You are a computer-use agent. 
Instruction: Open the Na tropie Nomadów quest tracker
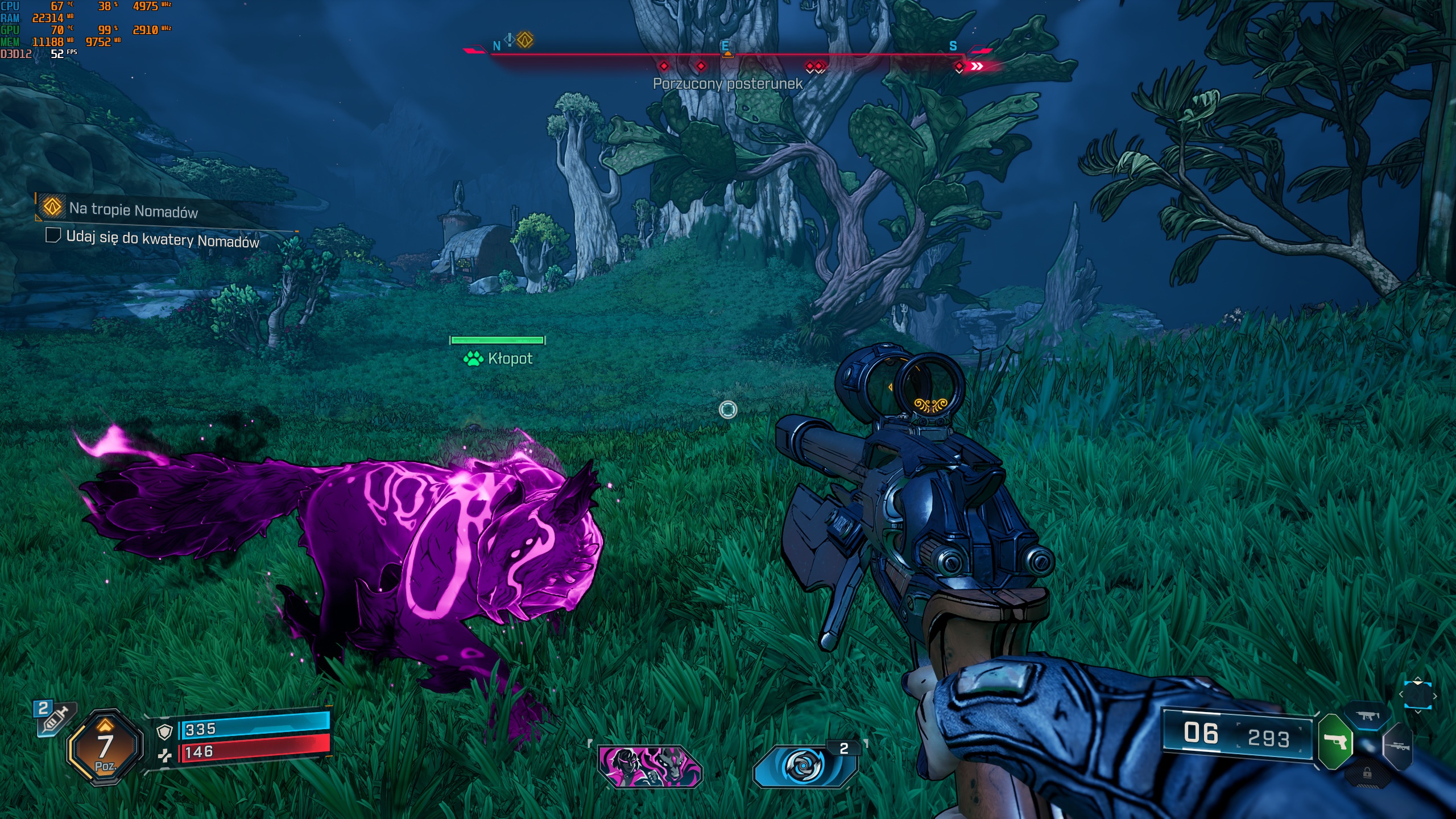pos(133,210)
